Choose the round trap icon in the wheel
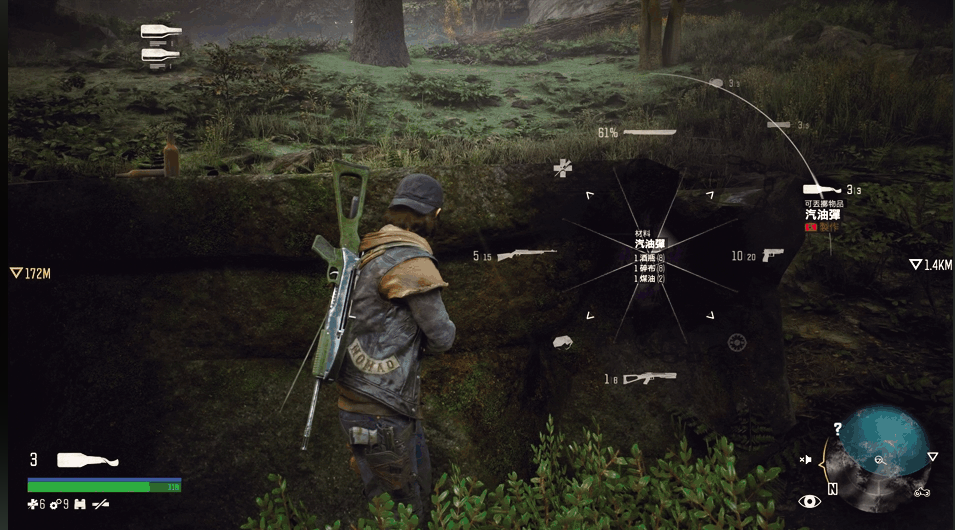Viewport: 955px width, 530px height. click(x=737, y=343)
